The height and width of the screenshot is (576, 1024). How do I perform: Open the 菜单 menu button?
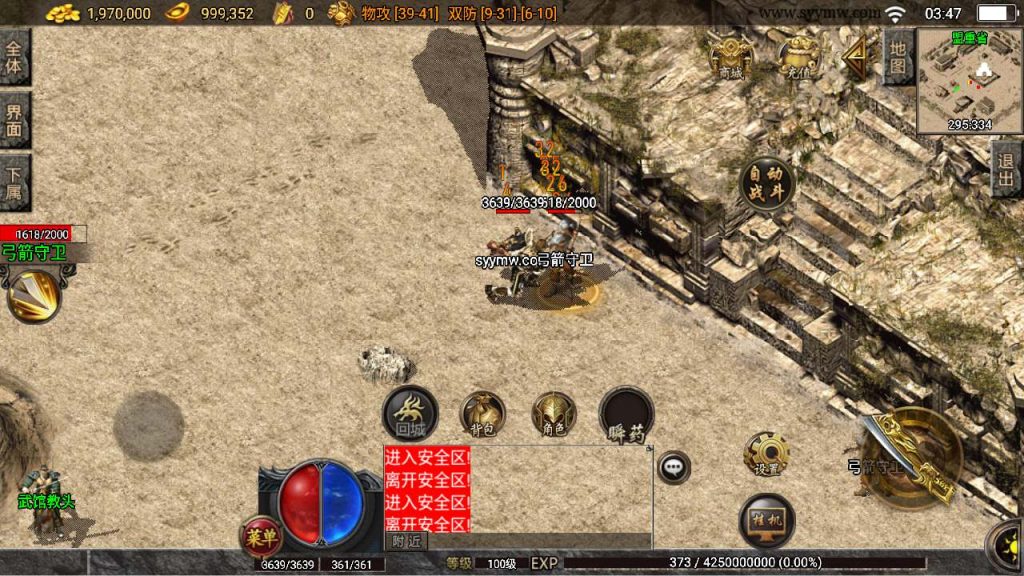tap(260, 535)
